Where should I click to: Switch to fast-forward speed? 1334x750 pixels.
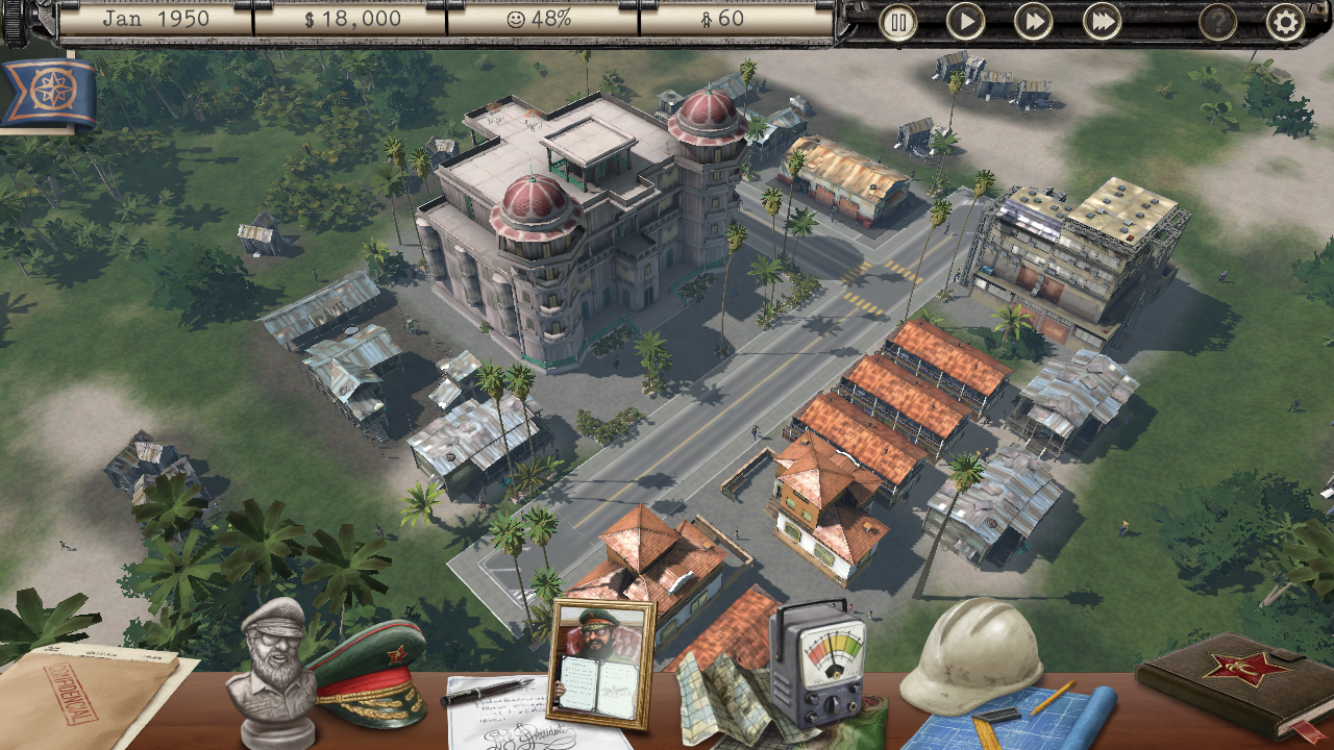coord(1034,22)
